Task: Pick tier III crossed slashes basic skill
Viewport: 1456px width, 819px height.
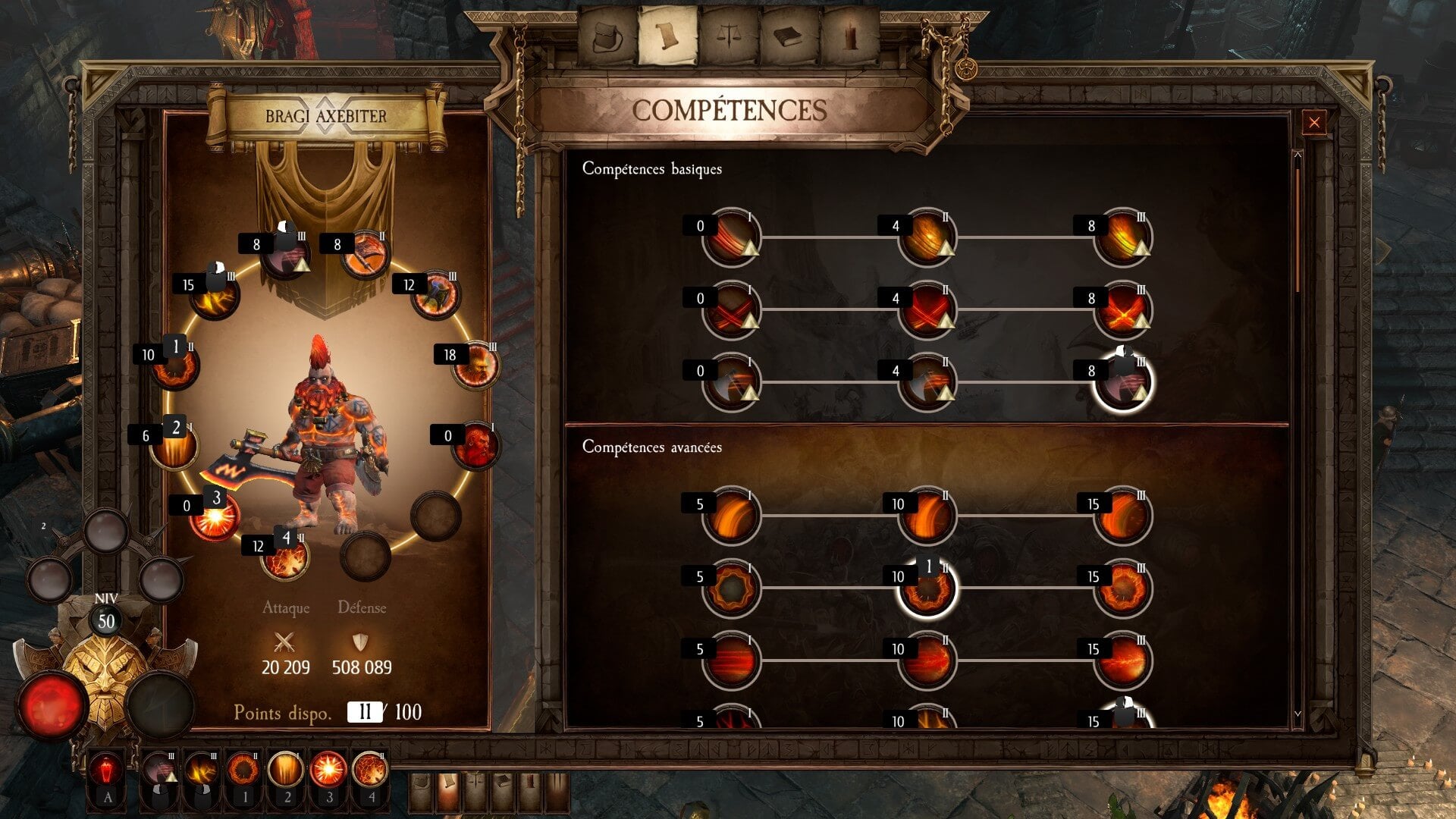Action: click(x=1122, y=310)
